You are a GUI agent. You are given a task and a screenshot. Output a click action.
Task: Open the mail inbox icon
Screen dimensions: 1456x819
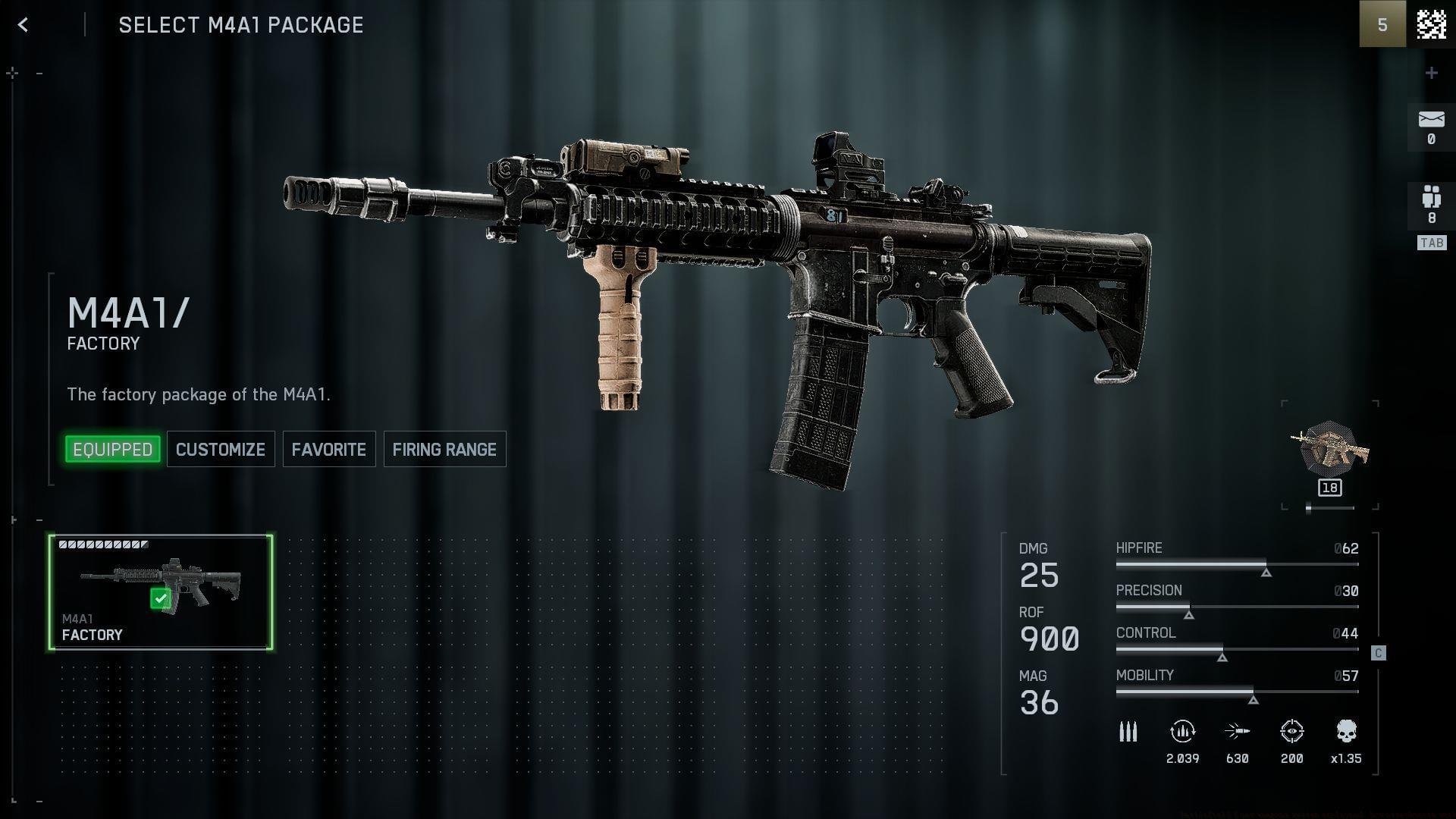(1430, 118)
